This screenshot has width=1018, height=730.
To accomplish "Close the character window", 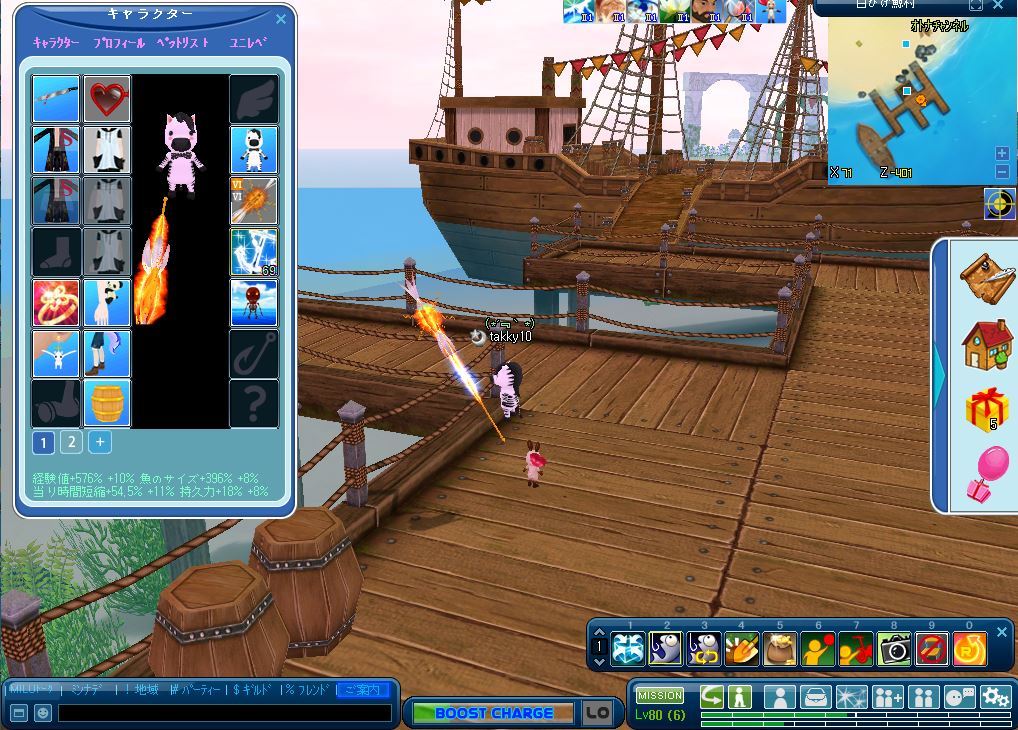I will (281, 19).
